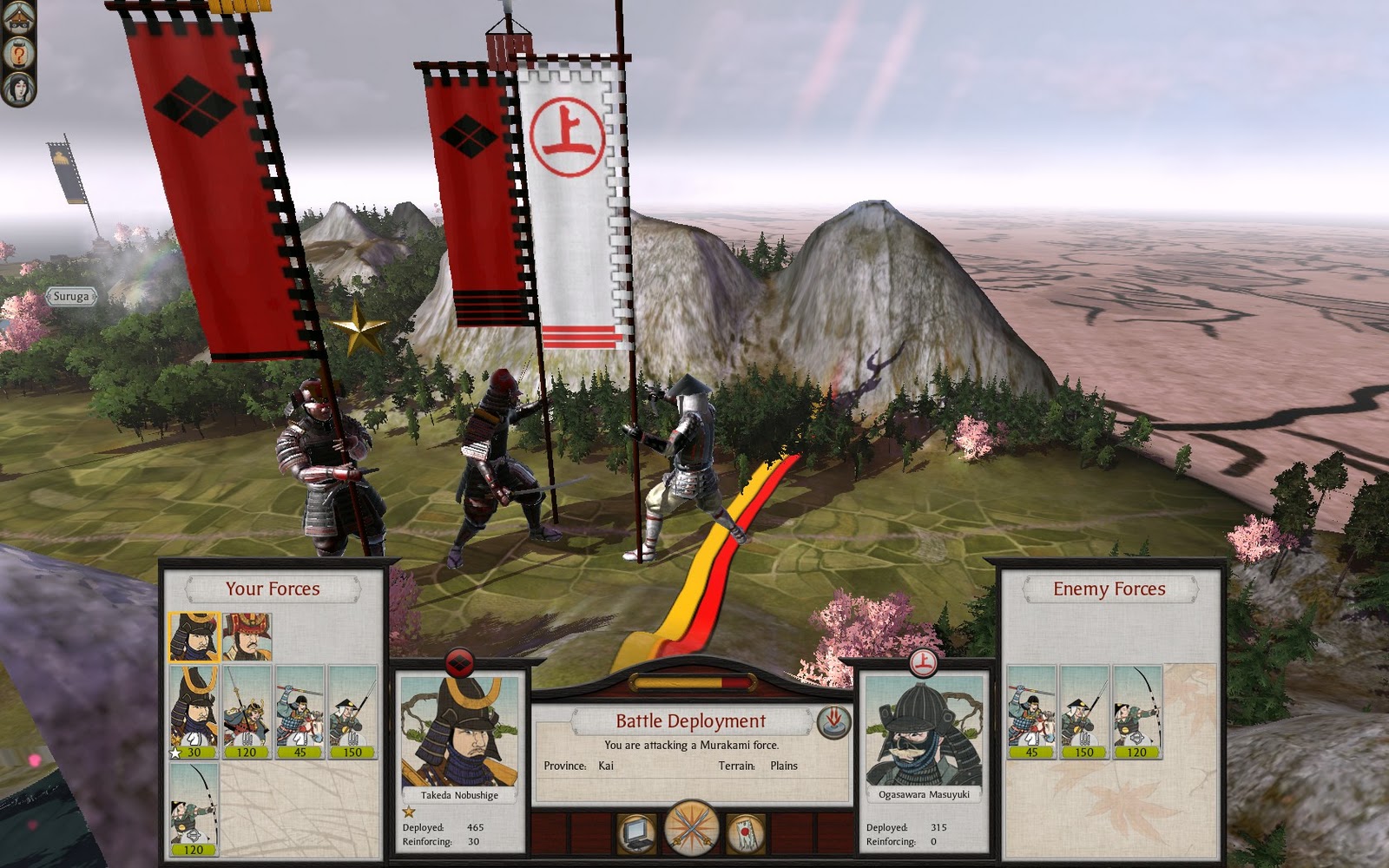
Task: Click the crossed swords Start Battle button
Action: (x=690, y=829)
